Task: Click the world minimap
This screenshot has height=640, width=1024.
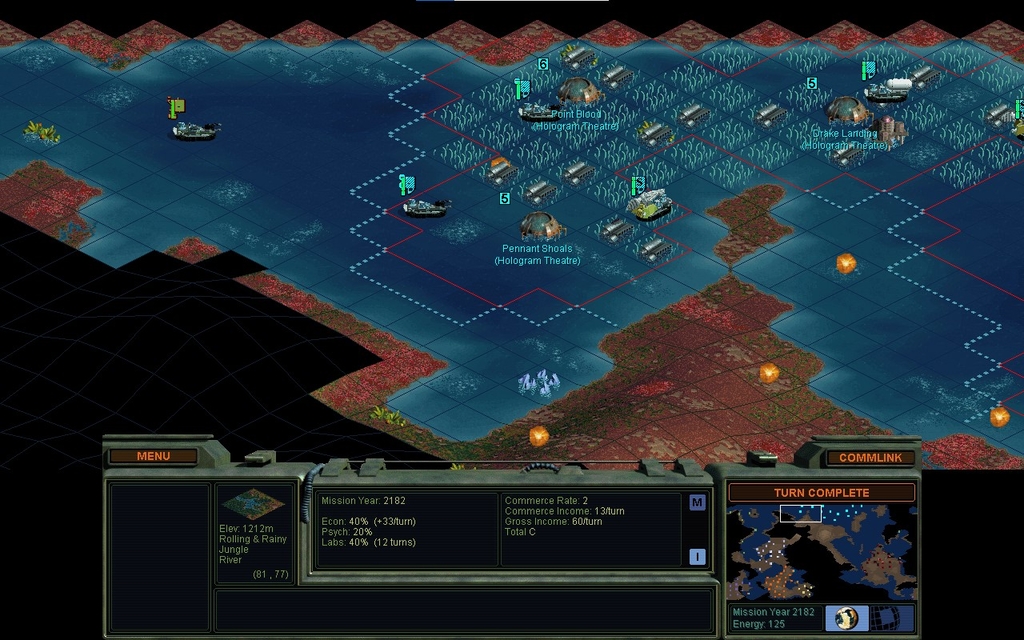Action: [821, 551]
